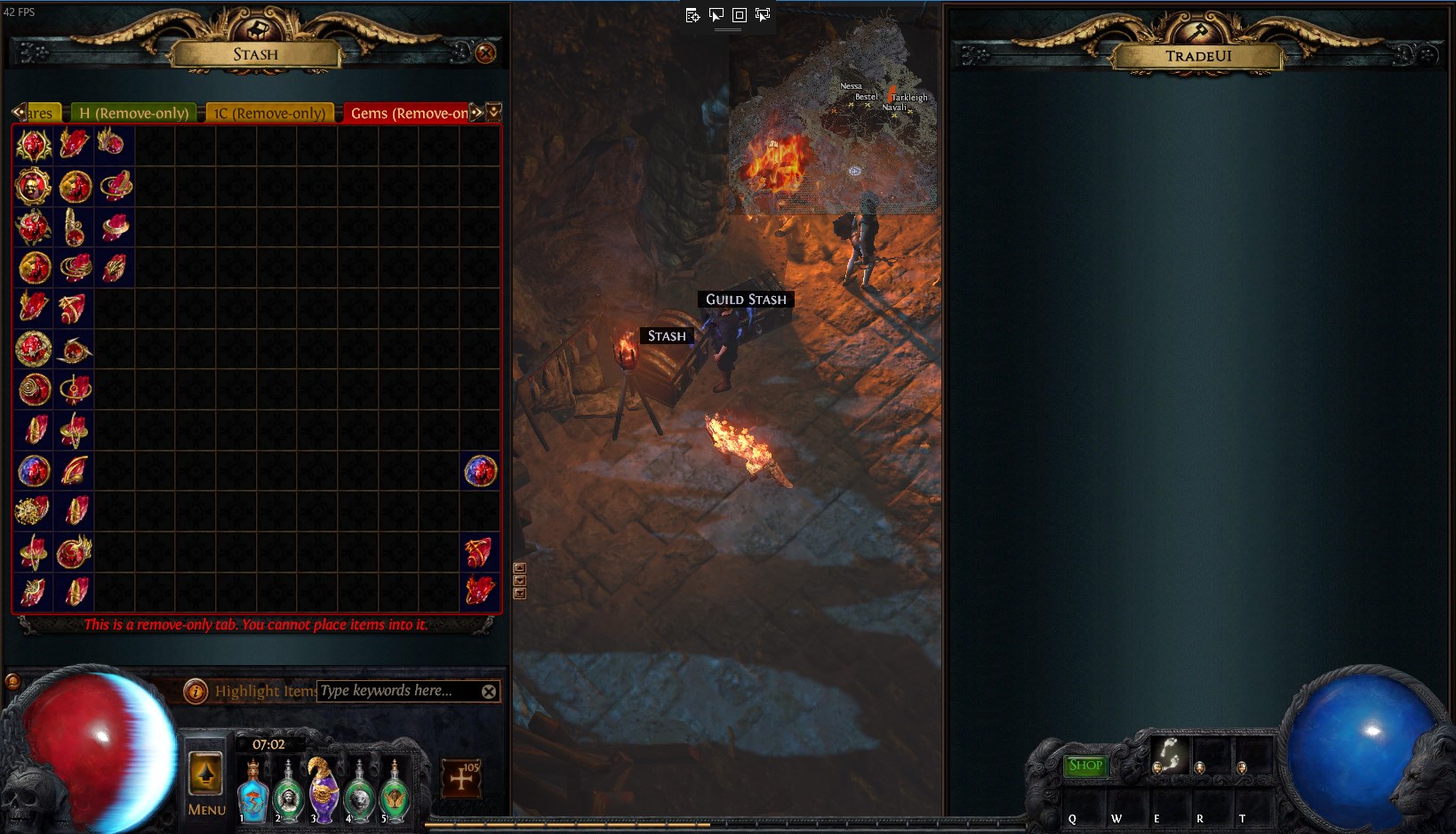Use the green flask in slot 5
1456x834 pixels.
click(395, 794)
